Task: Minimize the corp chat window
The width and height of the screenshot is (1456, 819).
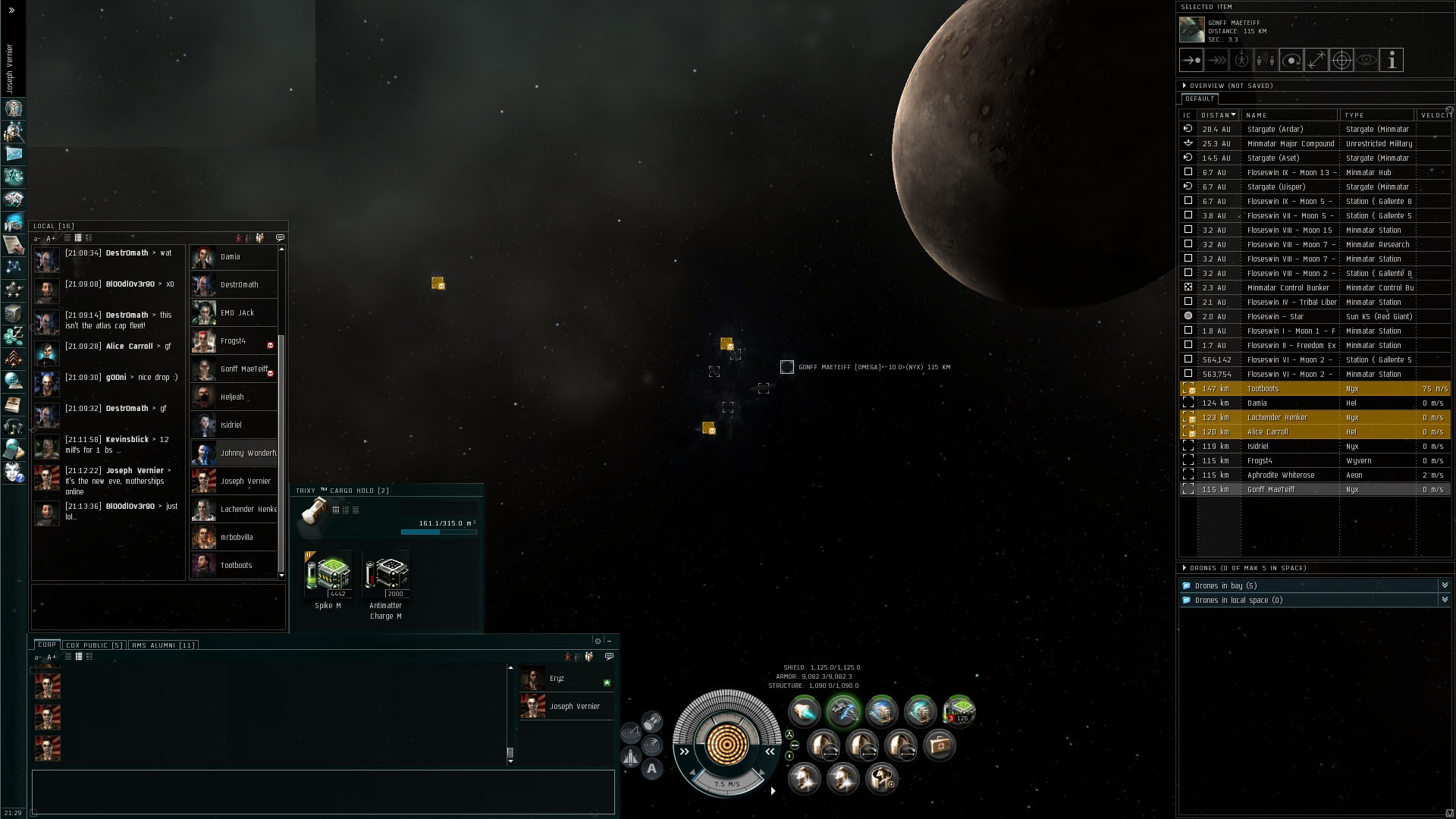Action: (609, 641)
